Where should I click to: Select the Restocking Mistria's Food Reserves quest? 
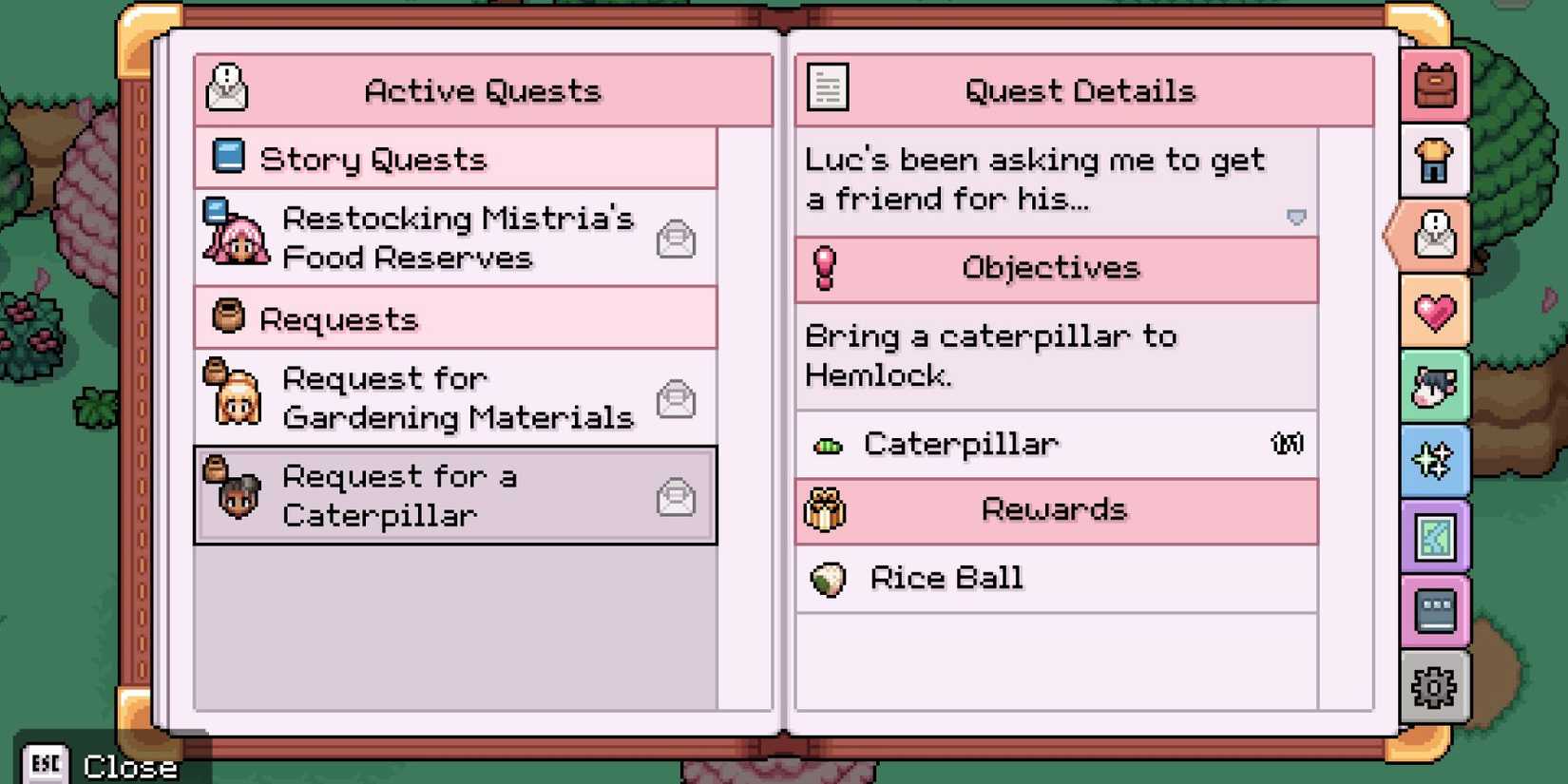(428, 238)
